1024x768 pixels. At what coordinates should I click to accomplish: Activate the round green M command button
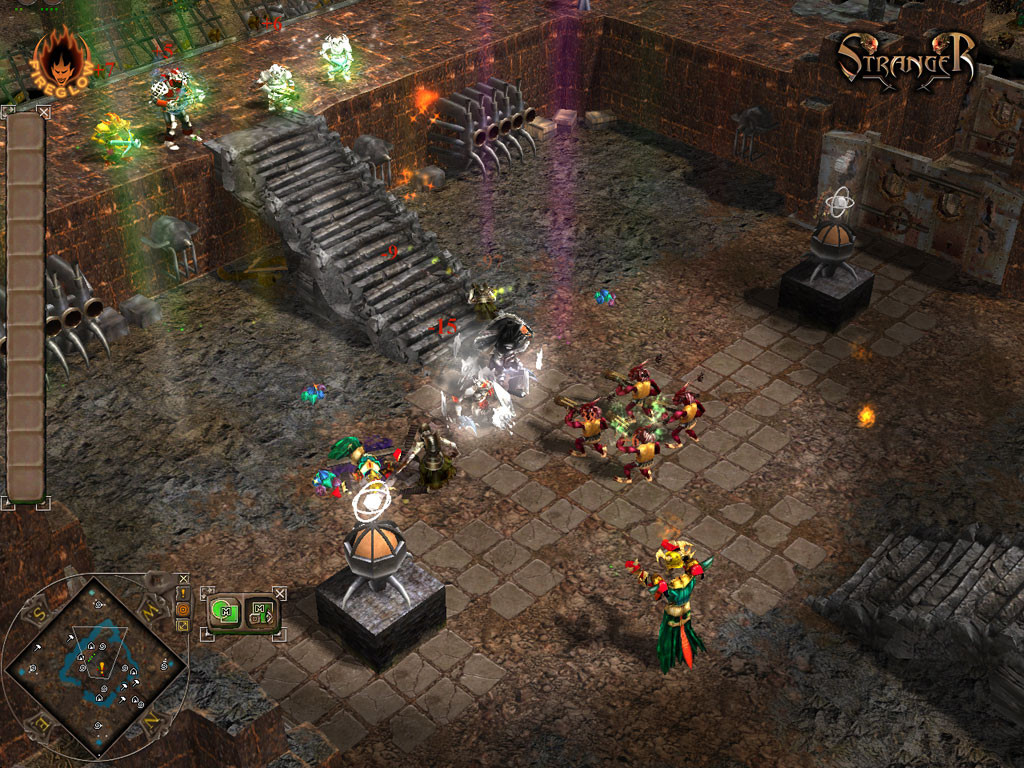[x=226, y=611]
